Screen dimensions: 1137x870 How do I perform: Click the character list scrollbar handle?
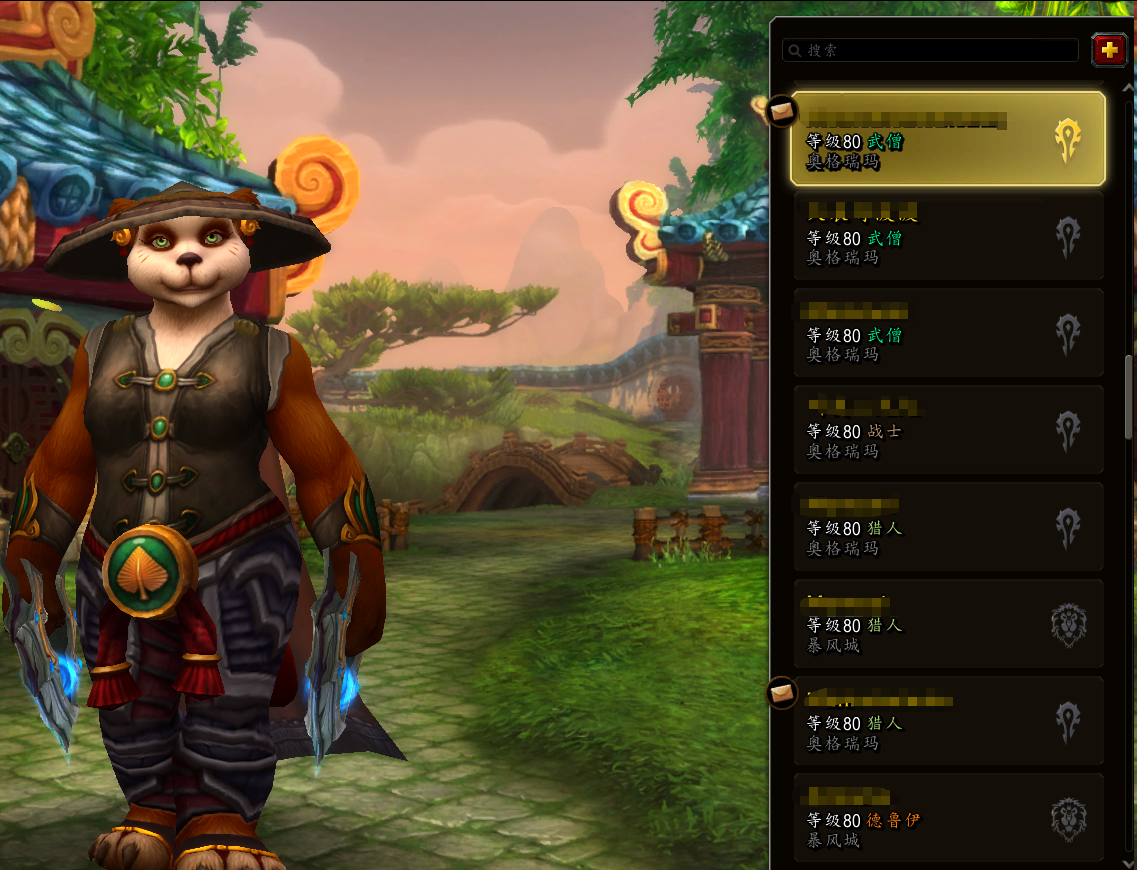(1130, 396)
